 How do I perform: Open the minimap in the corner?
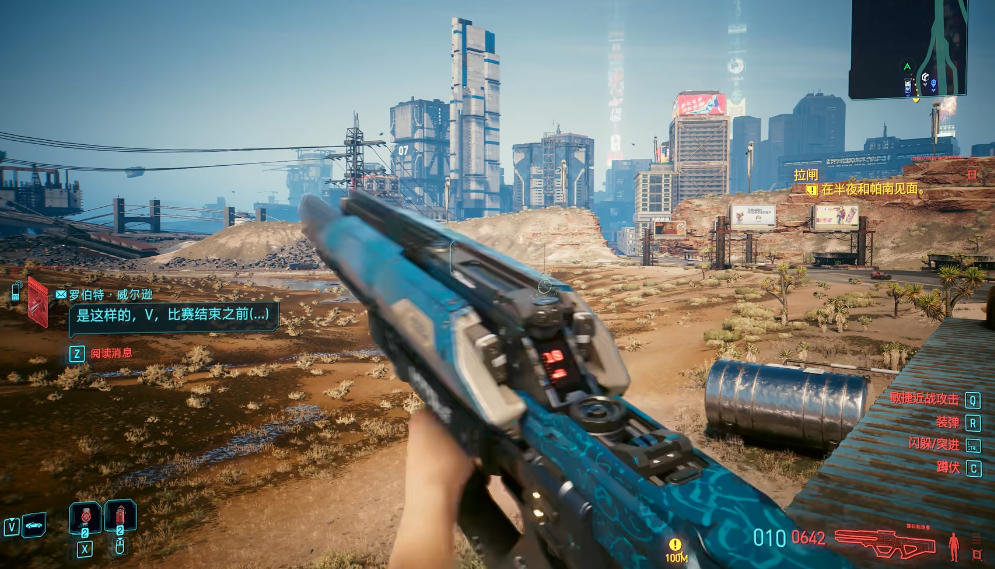(908, 49)
